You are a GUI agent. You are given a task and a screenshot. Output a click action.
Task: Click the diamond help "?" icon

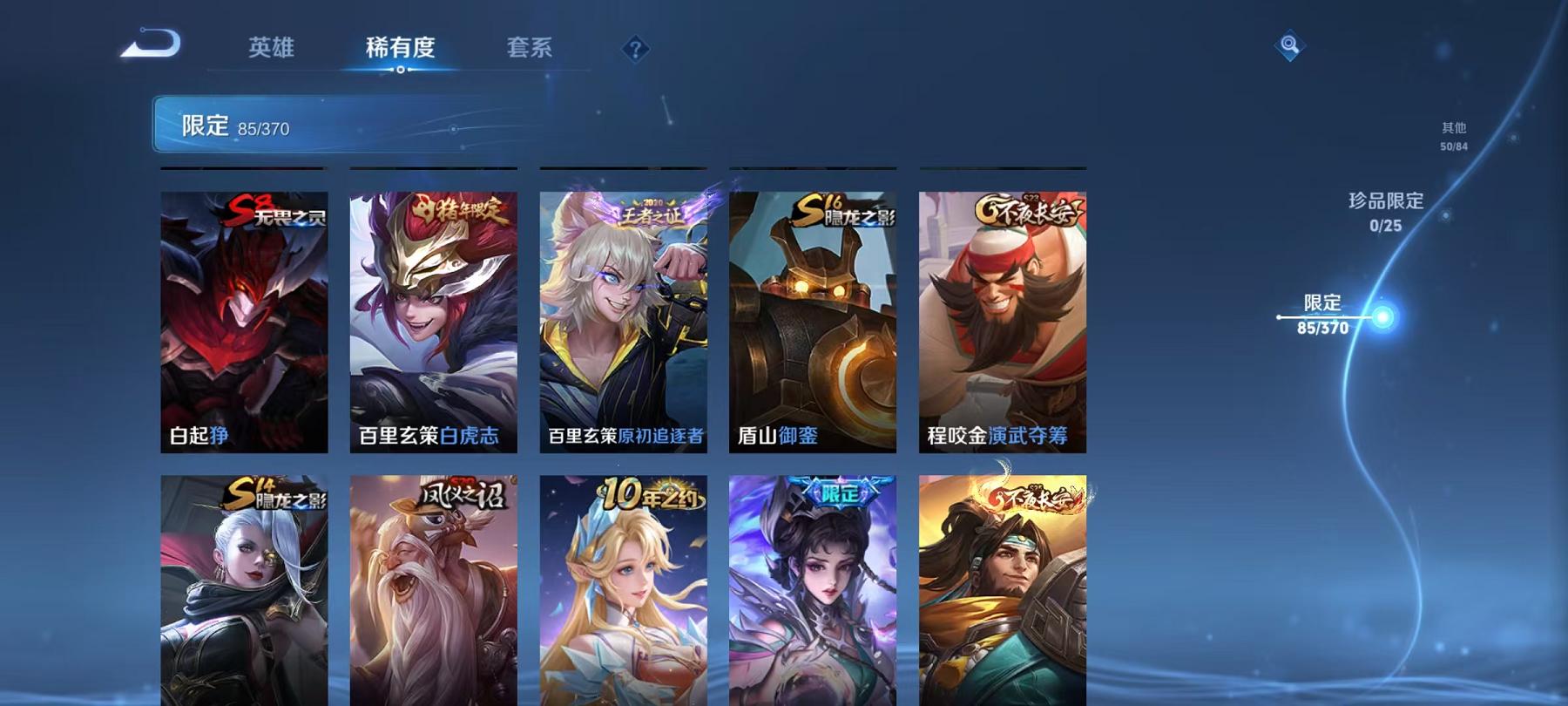(x=637, y=50)
